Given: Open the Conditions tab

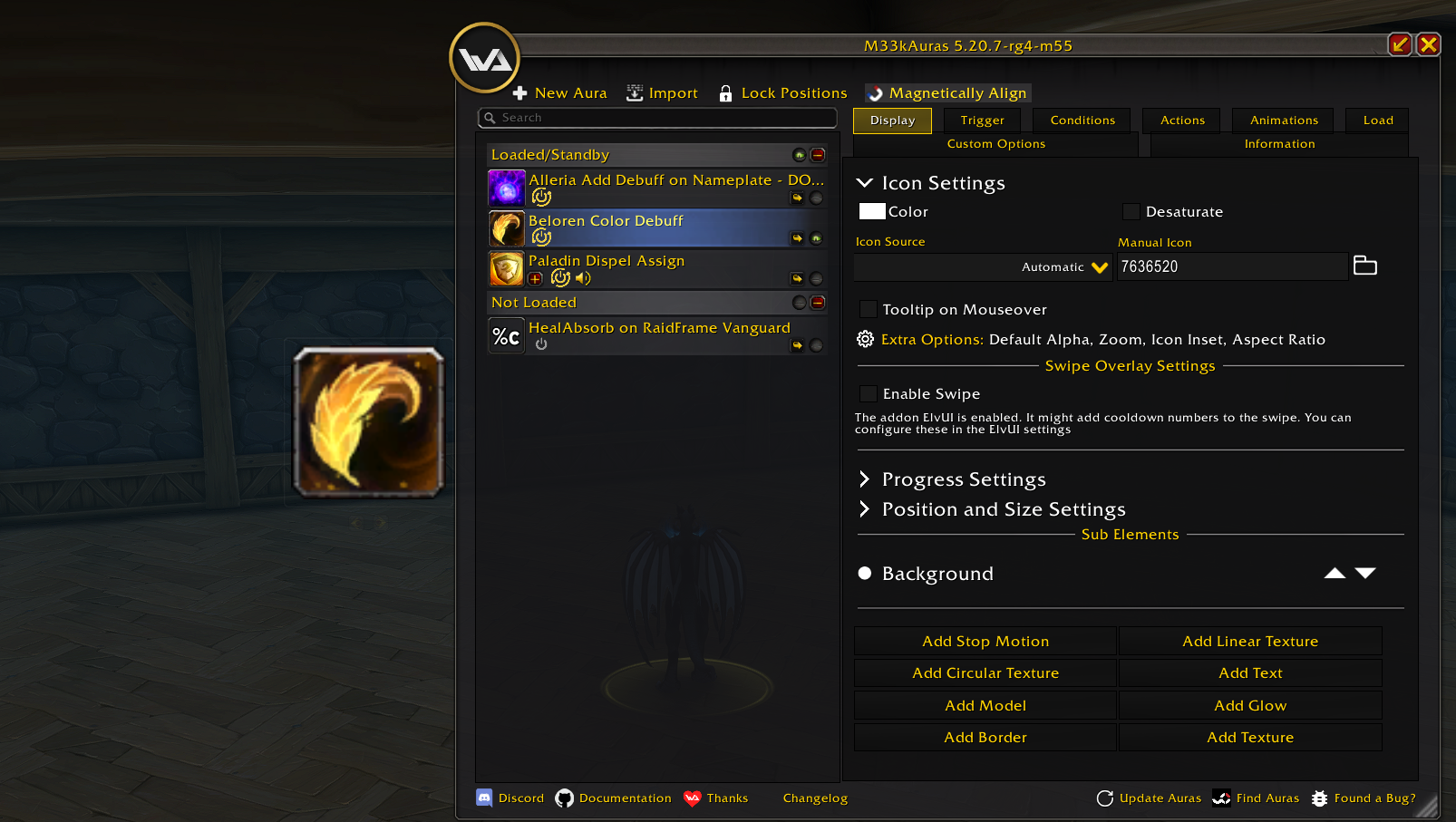Looking at the screenshot, I should pos(1081,120).
